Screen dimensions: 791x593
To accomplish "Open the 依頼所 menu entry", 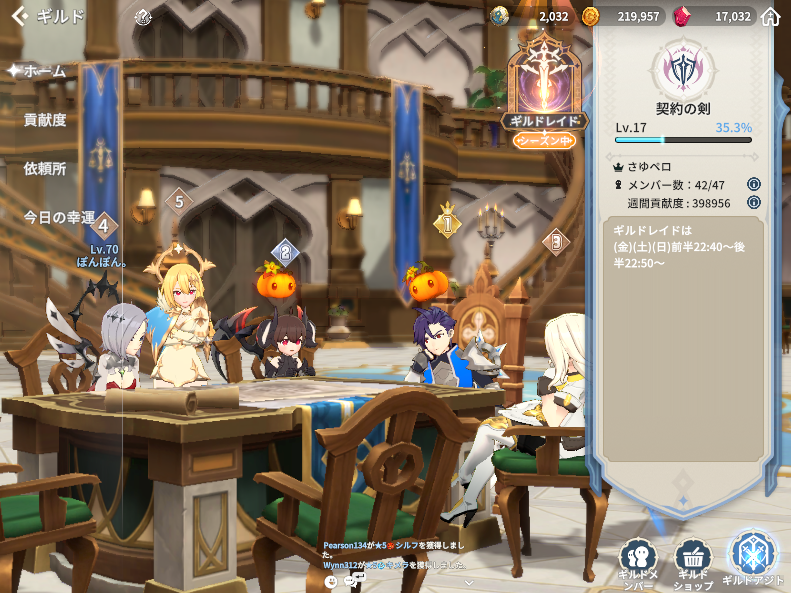I will (45, 168).
